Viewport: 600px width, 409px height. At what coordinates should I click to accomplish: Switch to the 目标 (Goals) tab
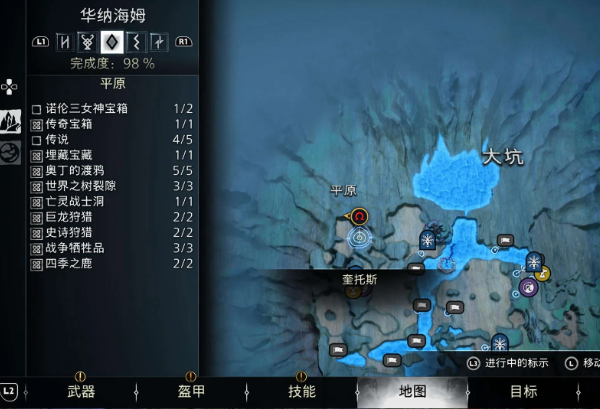523,391
